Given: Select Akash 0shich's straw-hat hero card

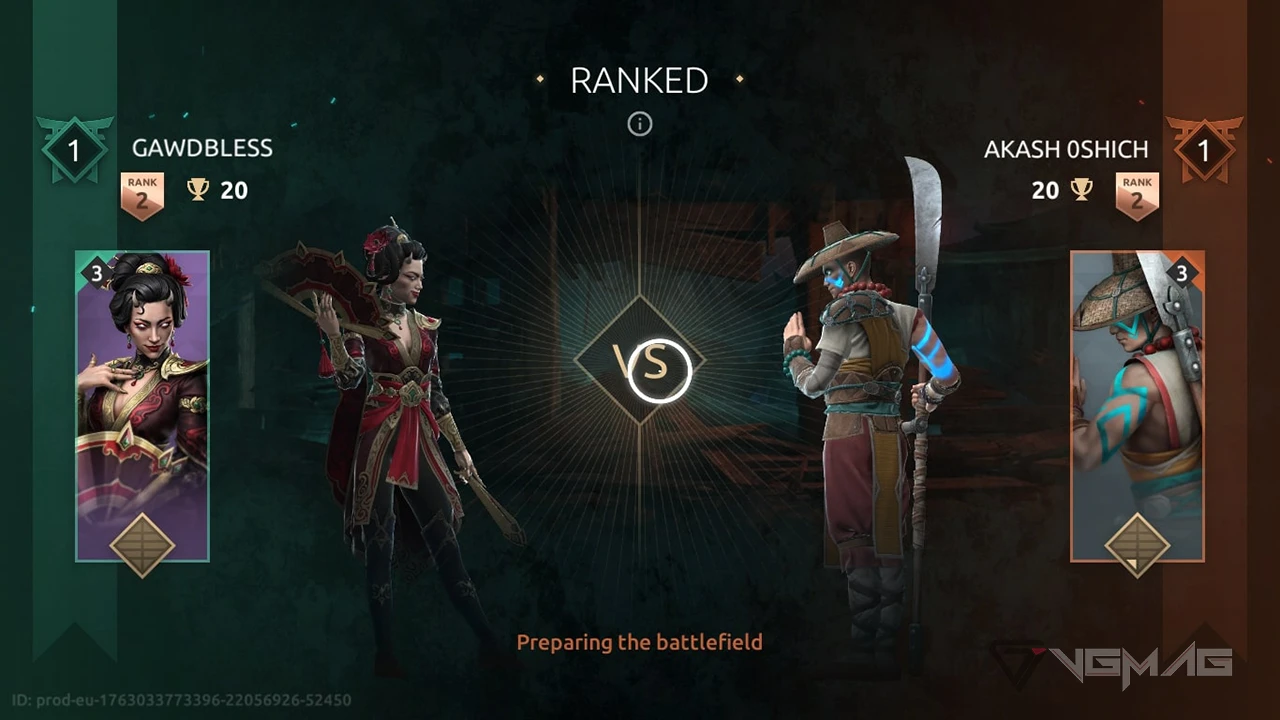Looking at the screenshot, I should tap(1137, 405).
